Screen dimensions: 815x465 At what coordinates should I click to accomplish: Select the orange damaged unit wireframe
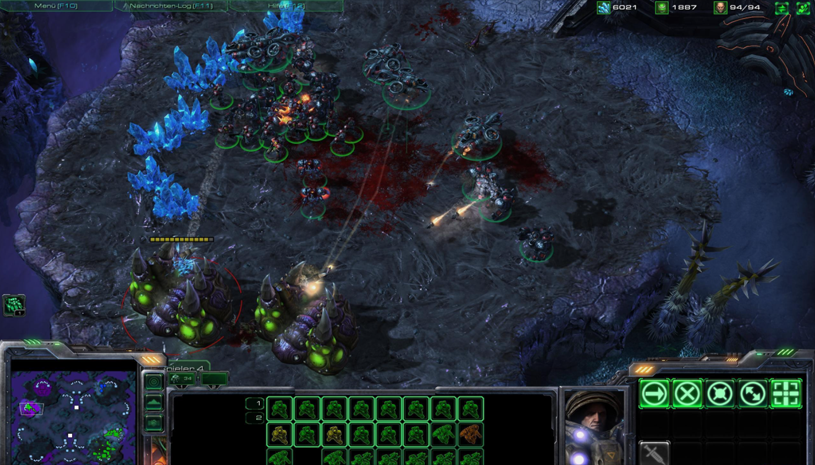[470, 434]
